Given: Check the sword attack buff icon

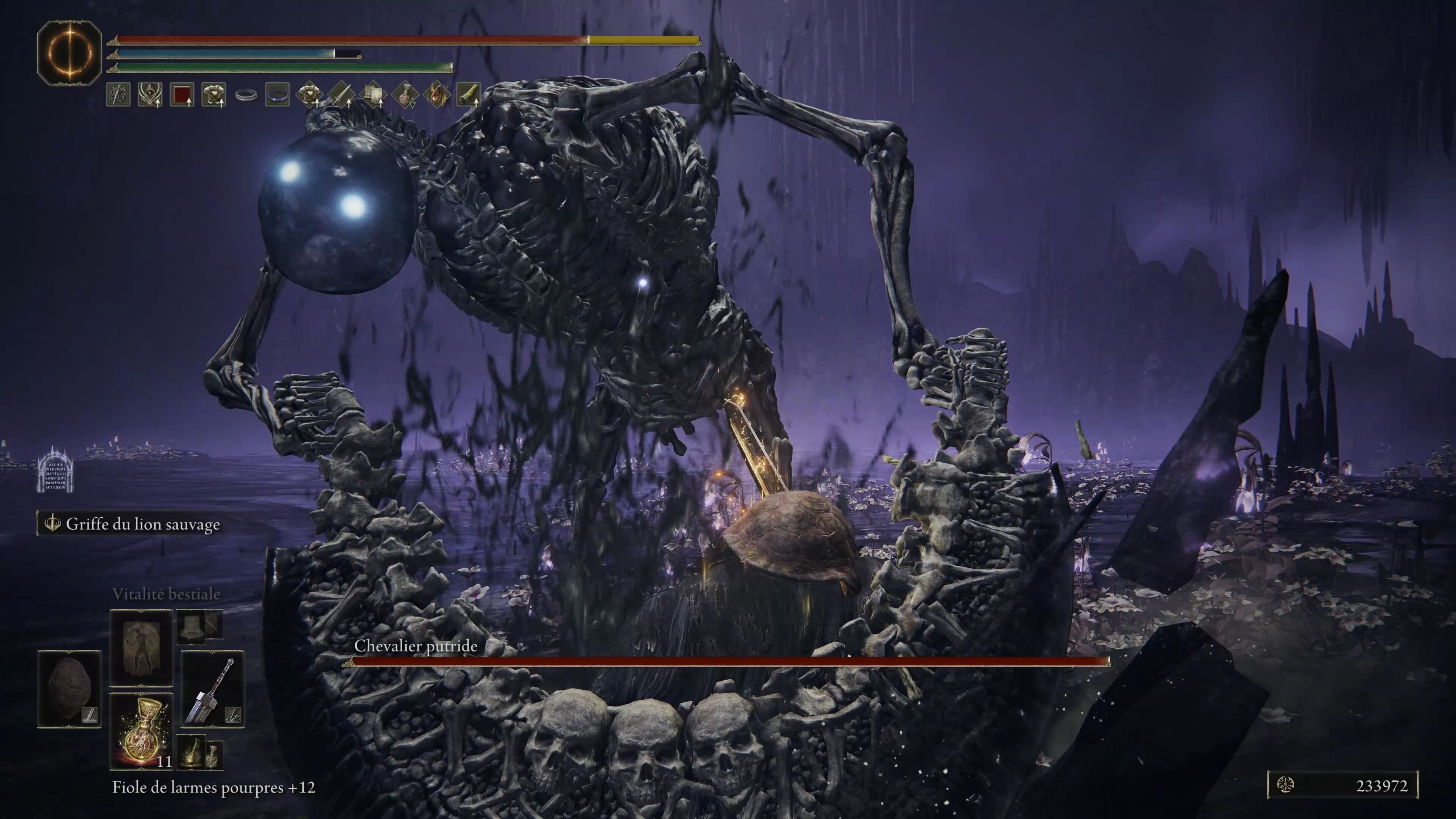Looking at the screenshot, I should pos(341,95).
